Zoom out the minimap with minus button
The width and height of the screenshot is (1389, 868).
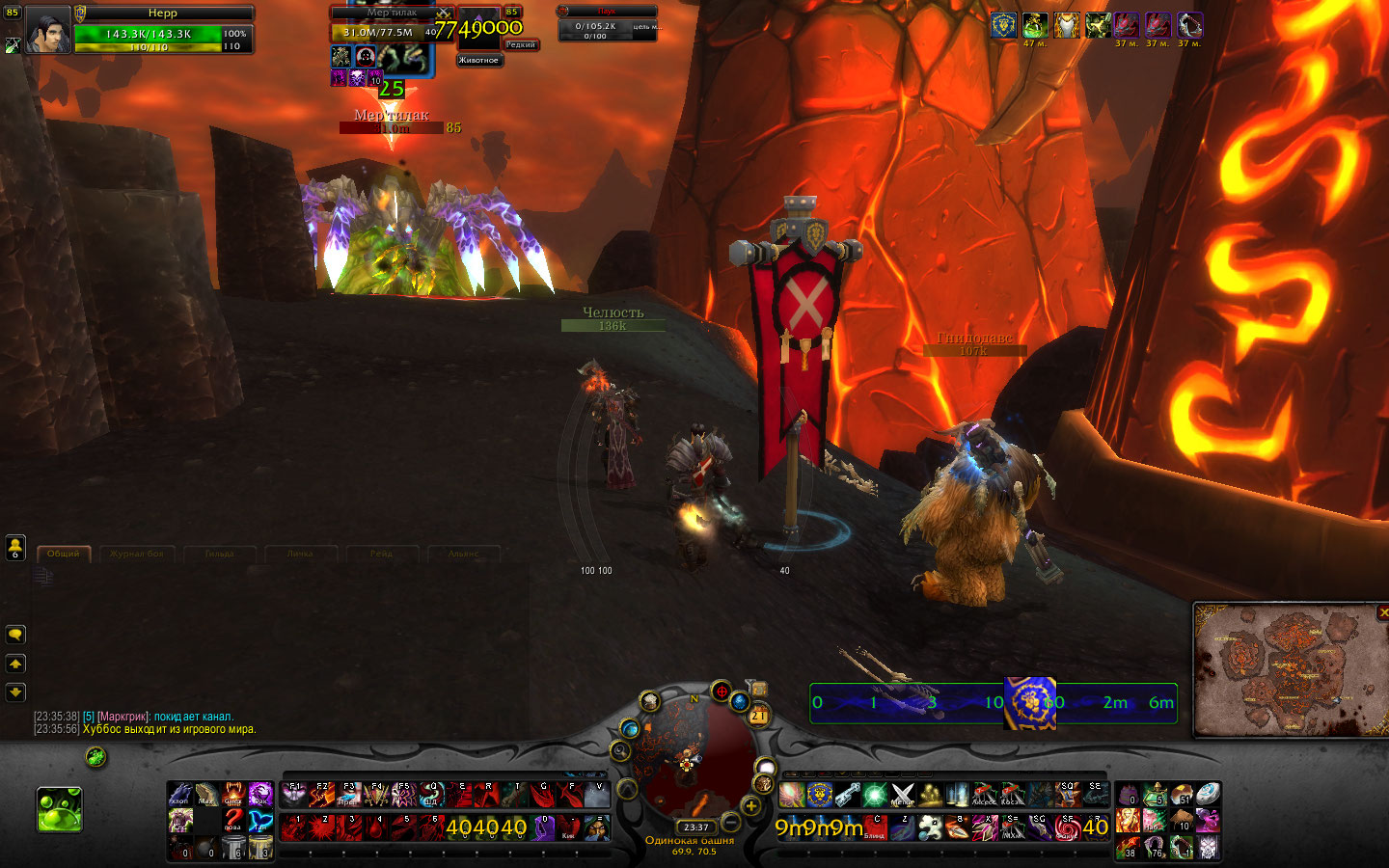tap(731, 822)
